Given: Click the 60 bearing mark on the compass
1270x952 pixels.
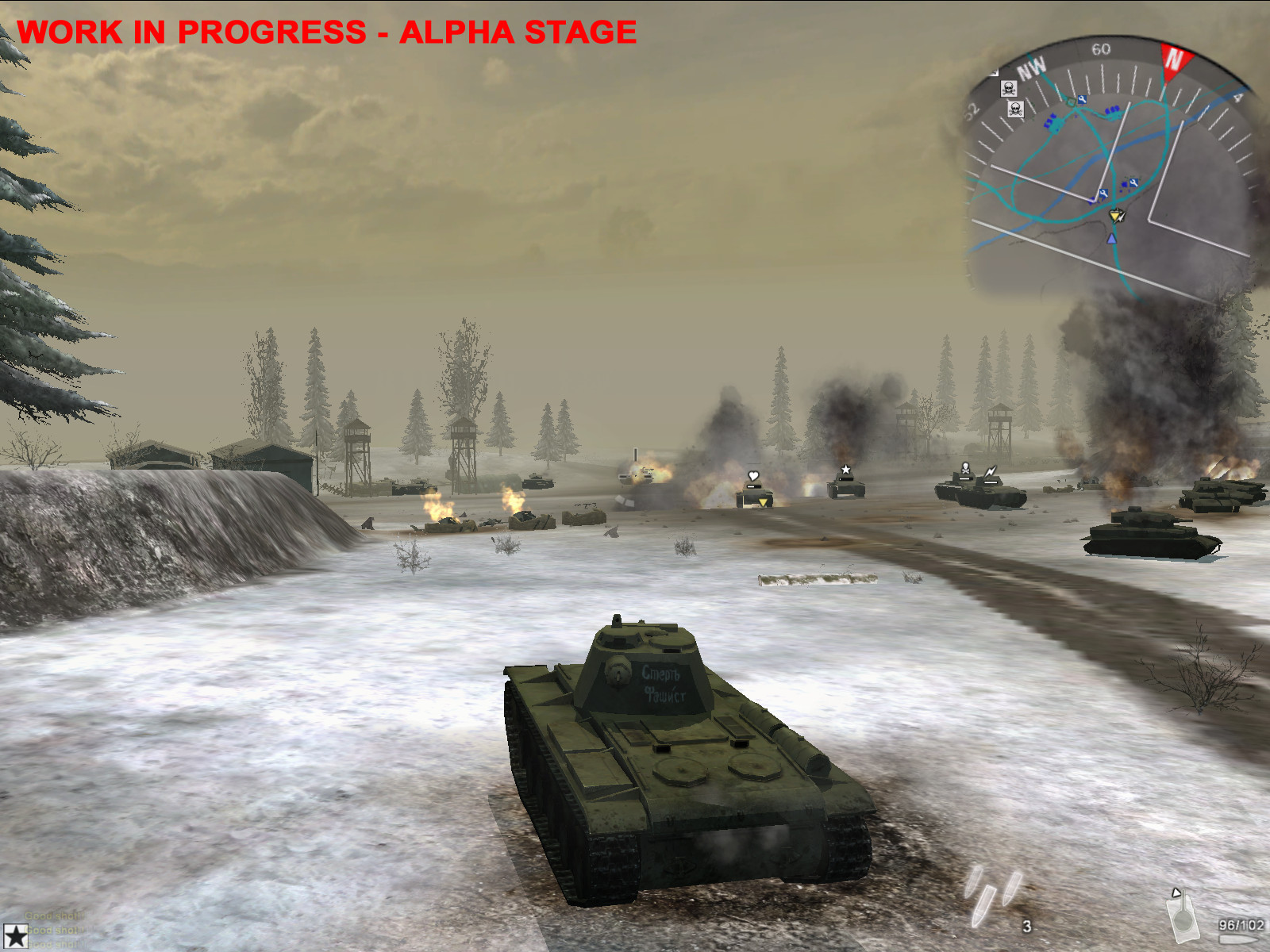Looking at the screenshot, I should click(1101, 50).
